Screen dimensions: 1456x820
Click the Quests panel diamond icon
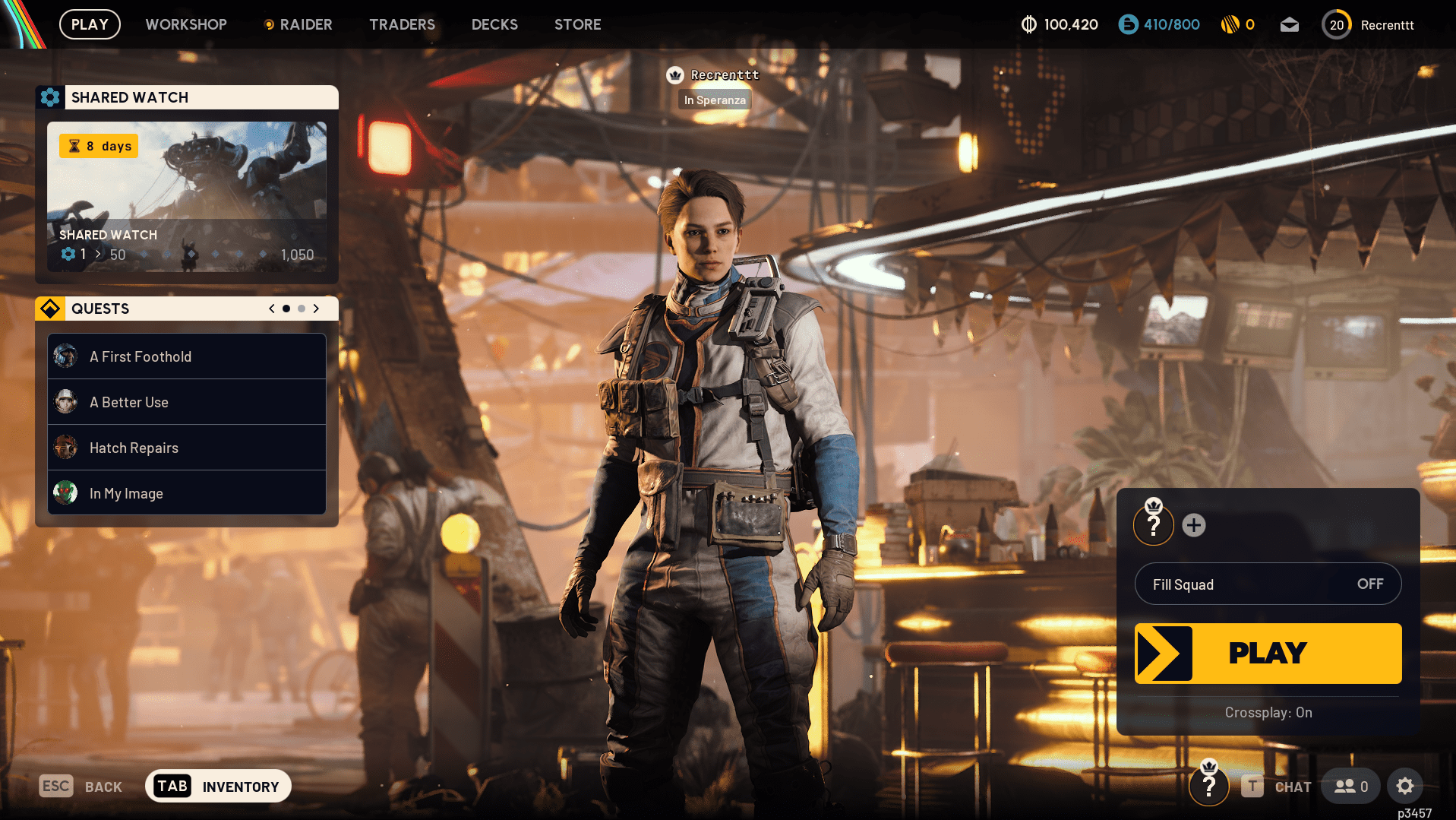pos(50,309)
